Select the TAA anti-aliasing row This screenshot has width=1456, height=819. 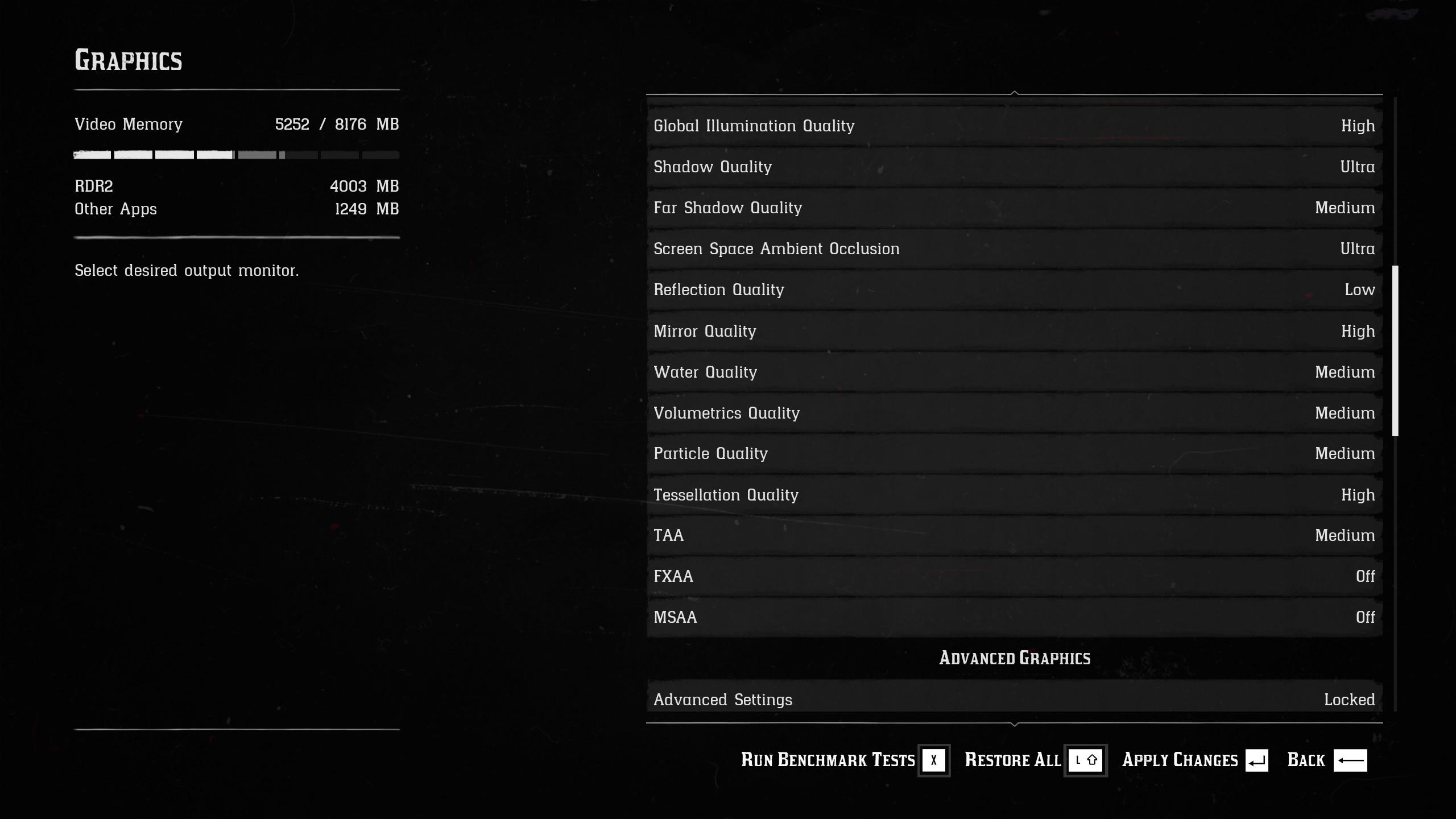tap(1014, 535)
